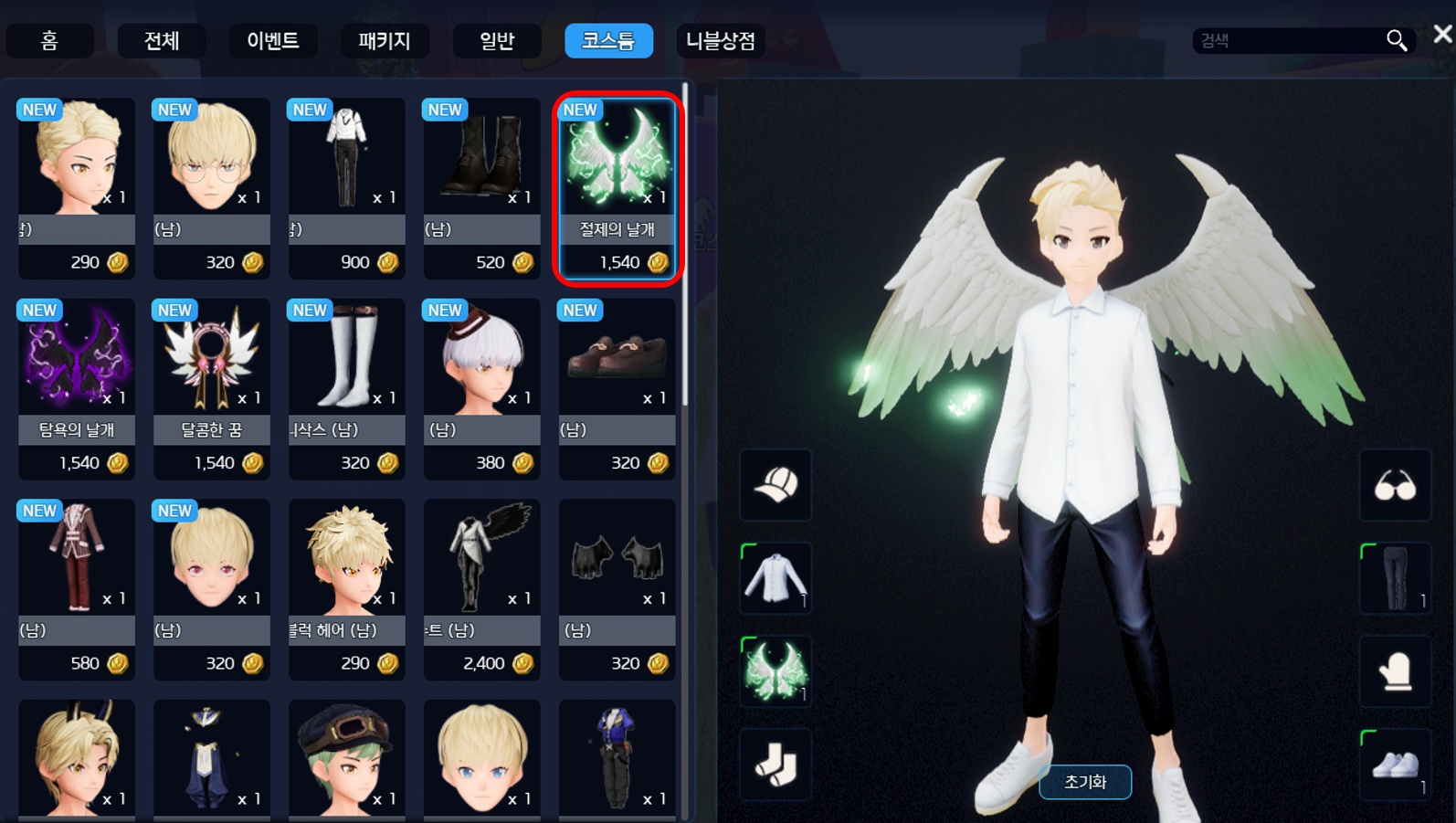The height and width of the screenshot is (823, 1456).
Task: Click the 검색 search field
Action: [x=1288, y=41]
